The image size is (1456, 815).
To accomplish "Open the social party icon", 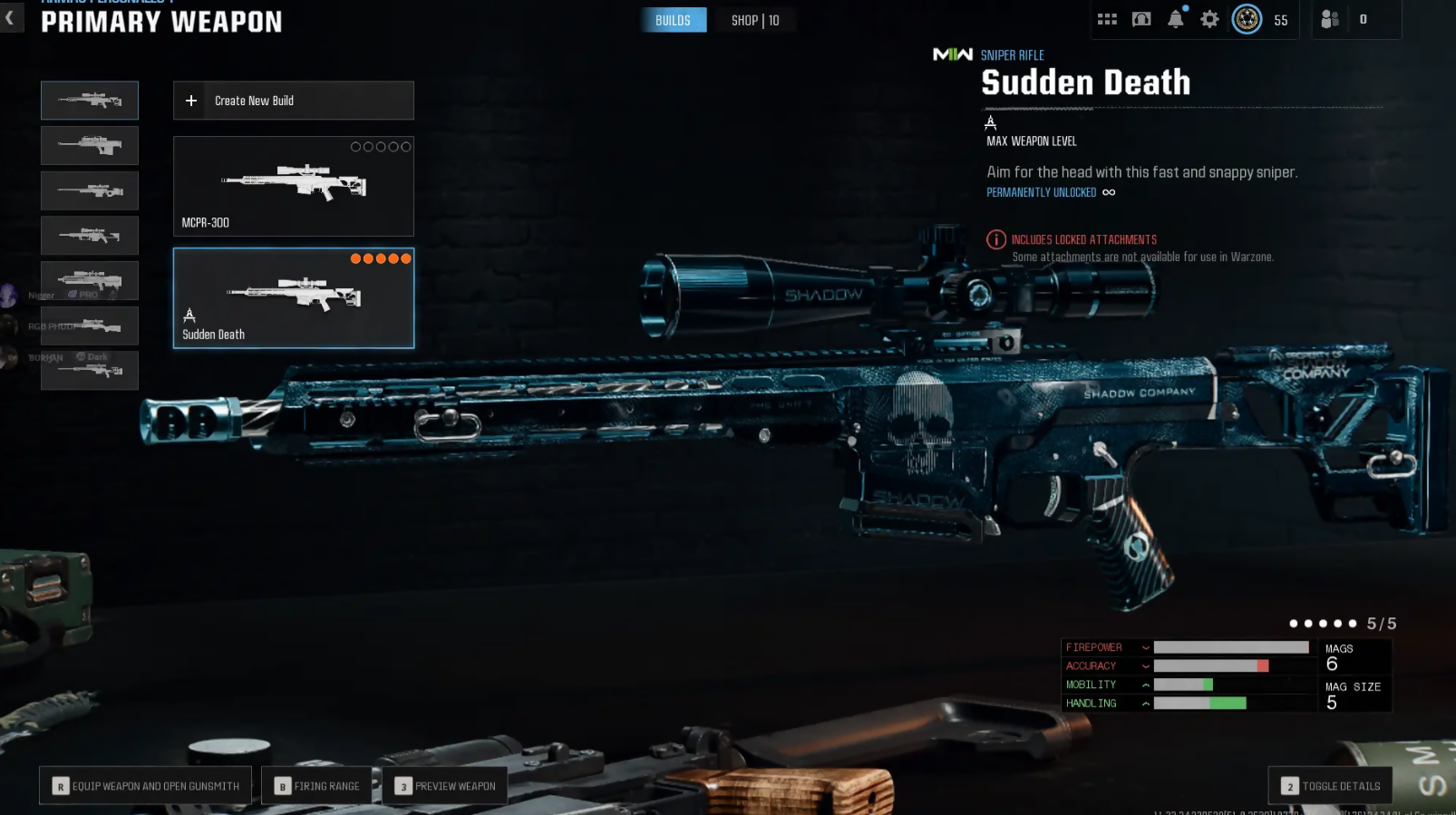I will tap(1330, 19).
